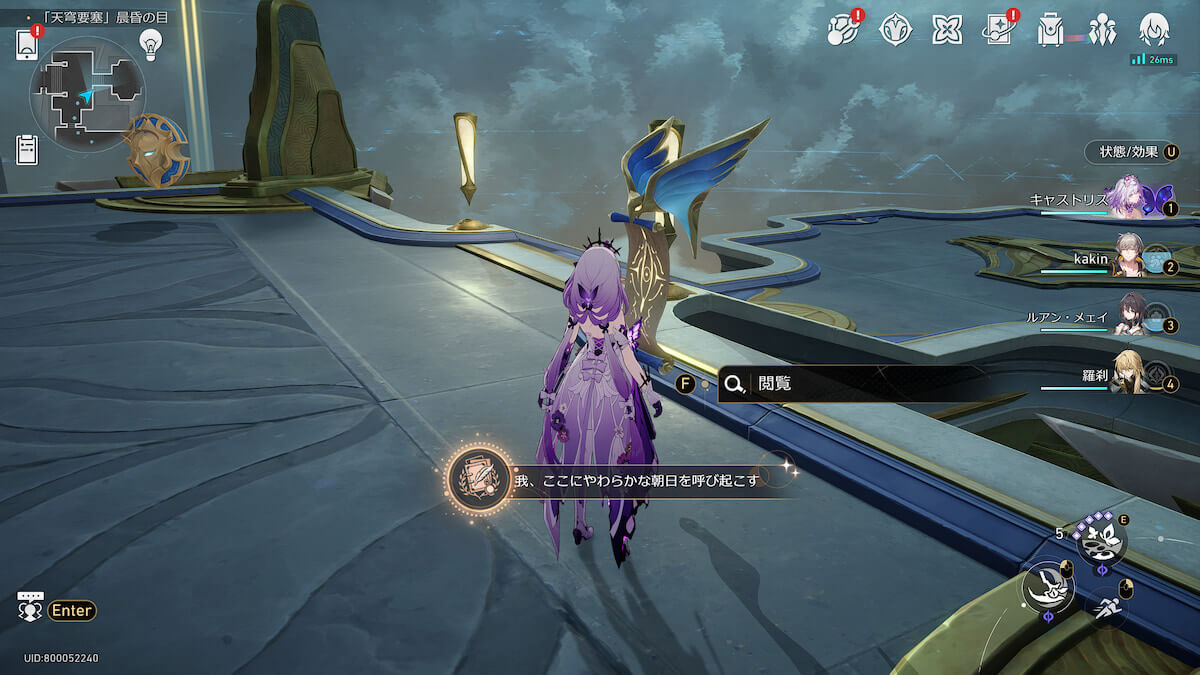1200x675 pixels.
Task: Open the warp card icon
Action: (999, 30)
